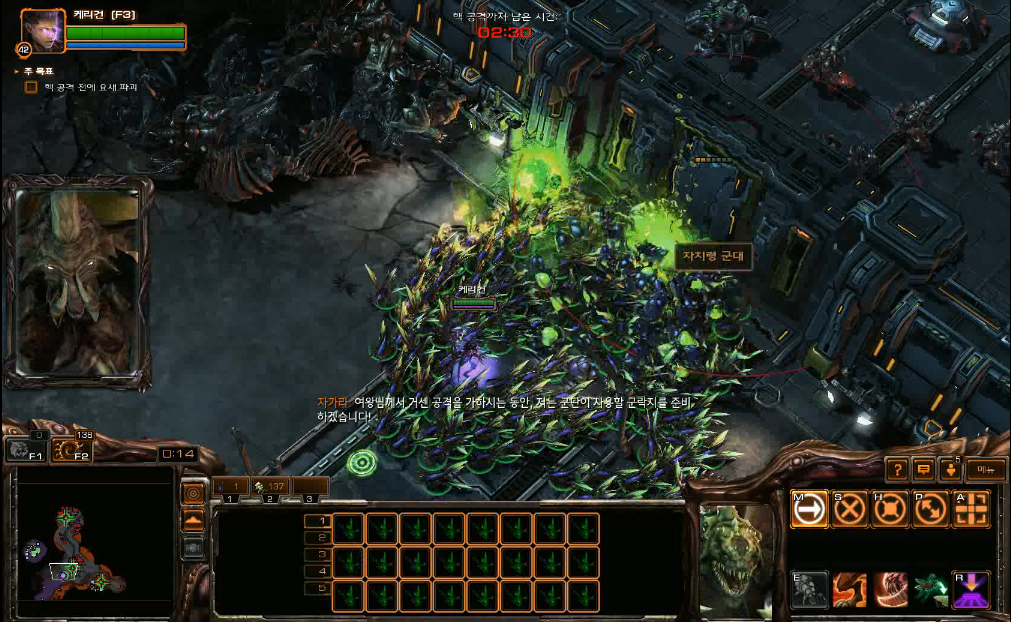Choose the Patrol command
1011x622 pixels.
click(x=930, y=509)
